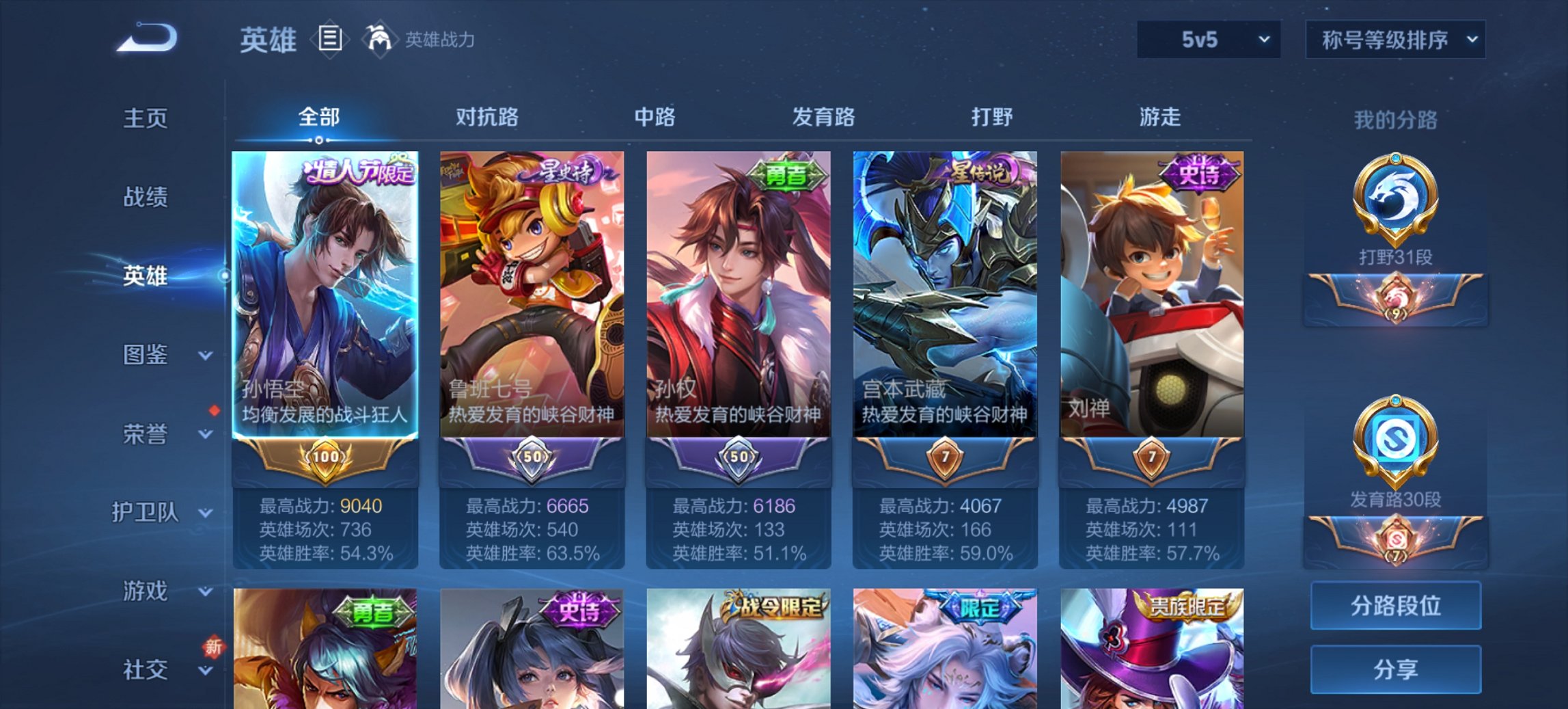Click 鲁班七号's win rate 63.5% stat
This screenshot has width=1568, height=709.
coord(533,554)
